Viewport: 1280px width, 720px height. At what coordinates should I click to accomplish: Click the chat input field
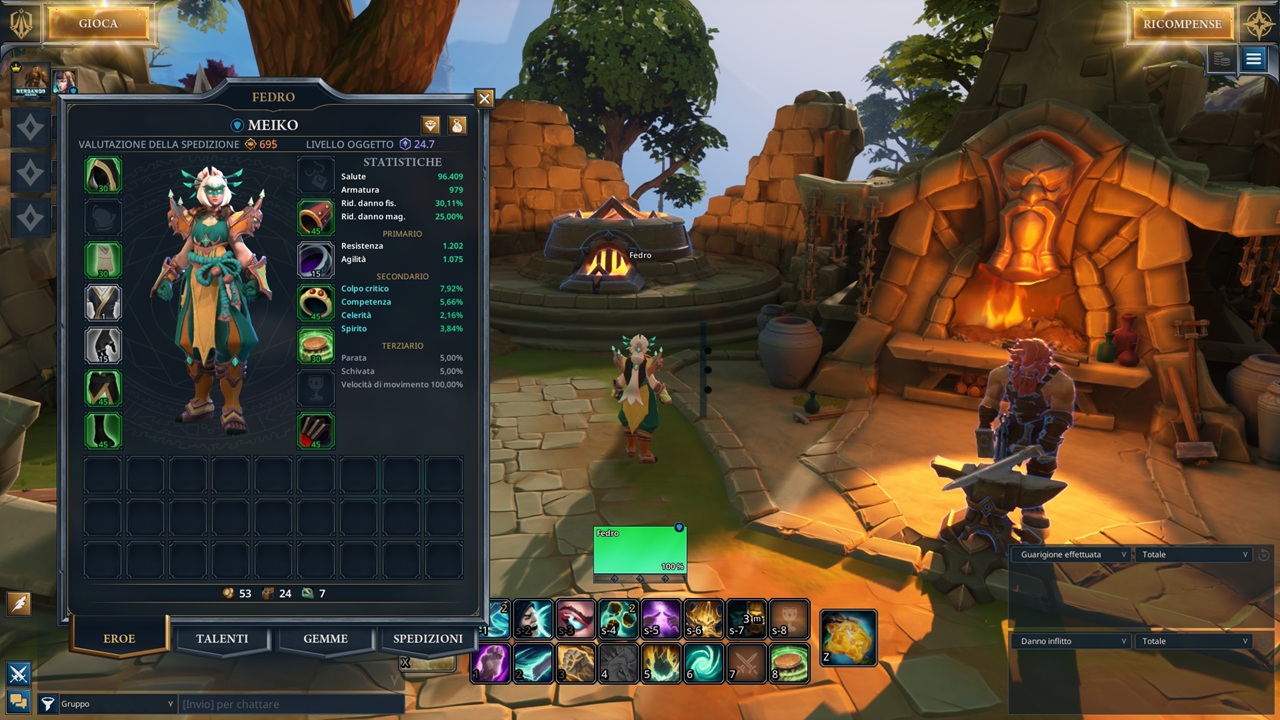(290, 704)
